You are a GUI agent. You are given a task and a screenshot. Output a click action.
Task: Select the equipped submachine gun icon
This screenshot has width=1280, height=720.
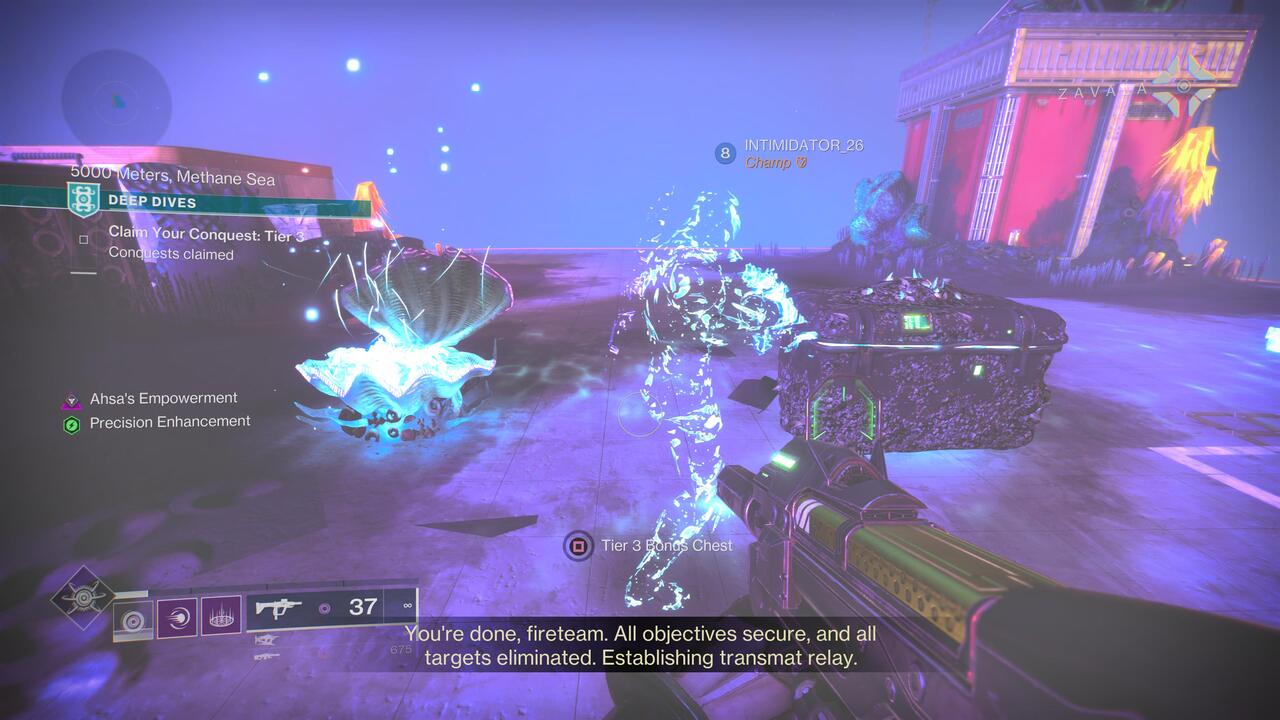(280, 608)
